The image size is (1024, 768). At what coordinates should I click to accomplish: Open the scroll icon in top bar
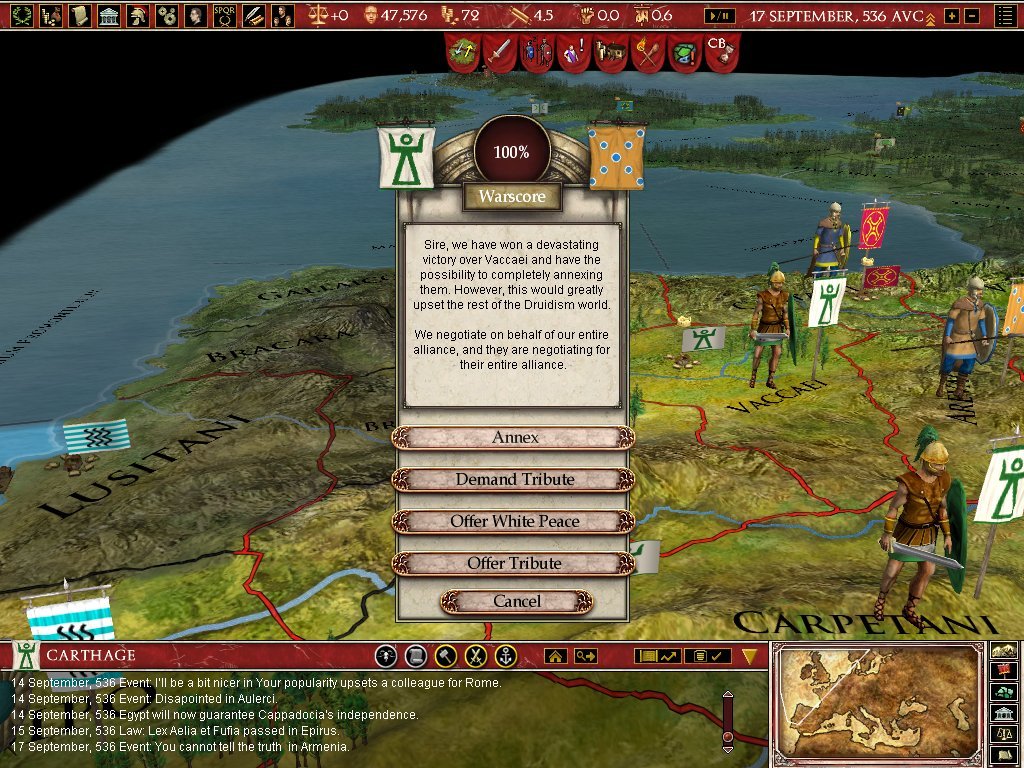[79, 15]
